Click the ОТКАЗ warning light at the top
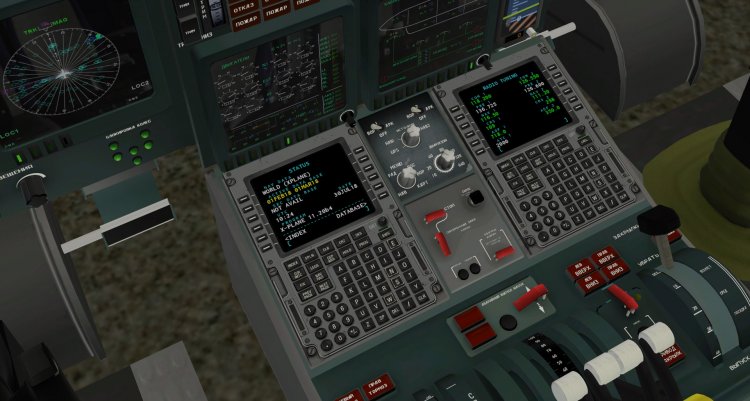The height and width of the screenshot is (401, 750). [x=244, y=10]
